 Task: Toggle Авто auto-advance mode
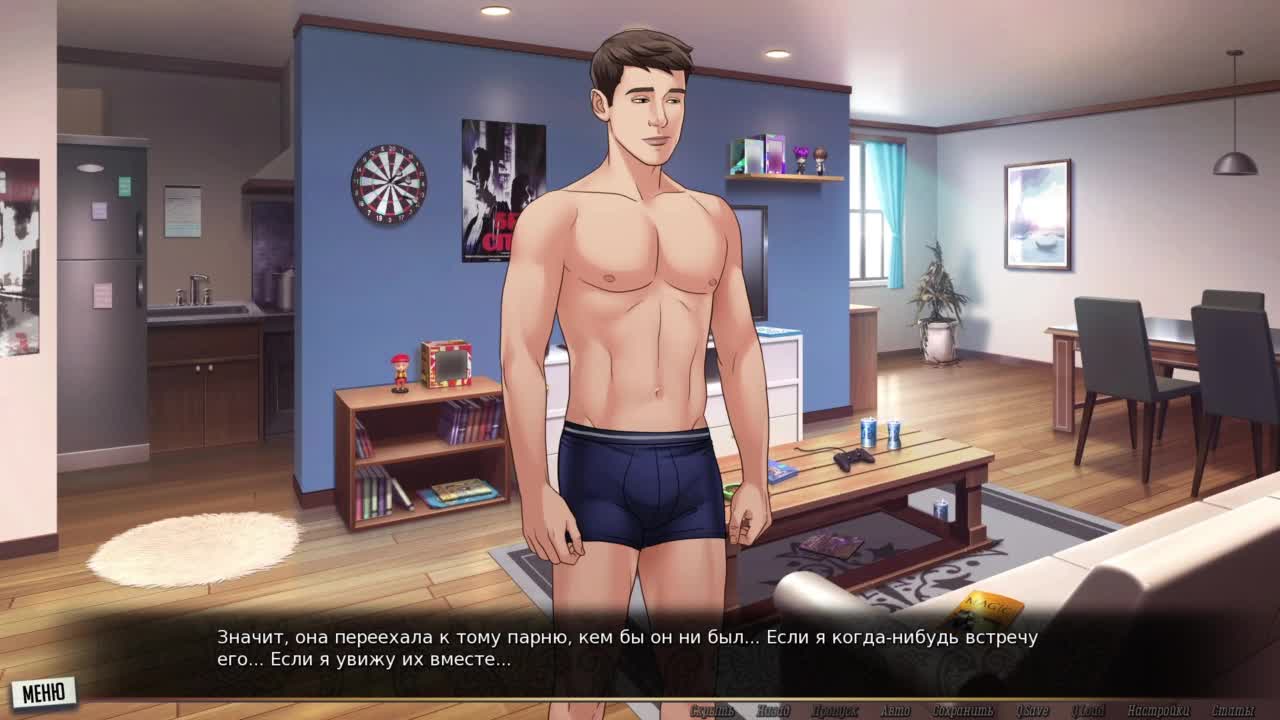895,711
